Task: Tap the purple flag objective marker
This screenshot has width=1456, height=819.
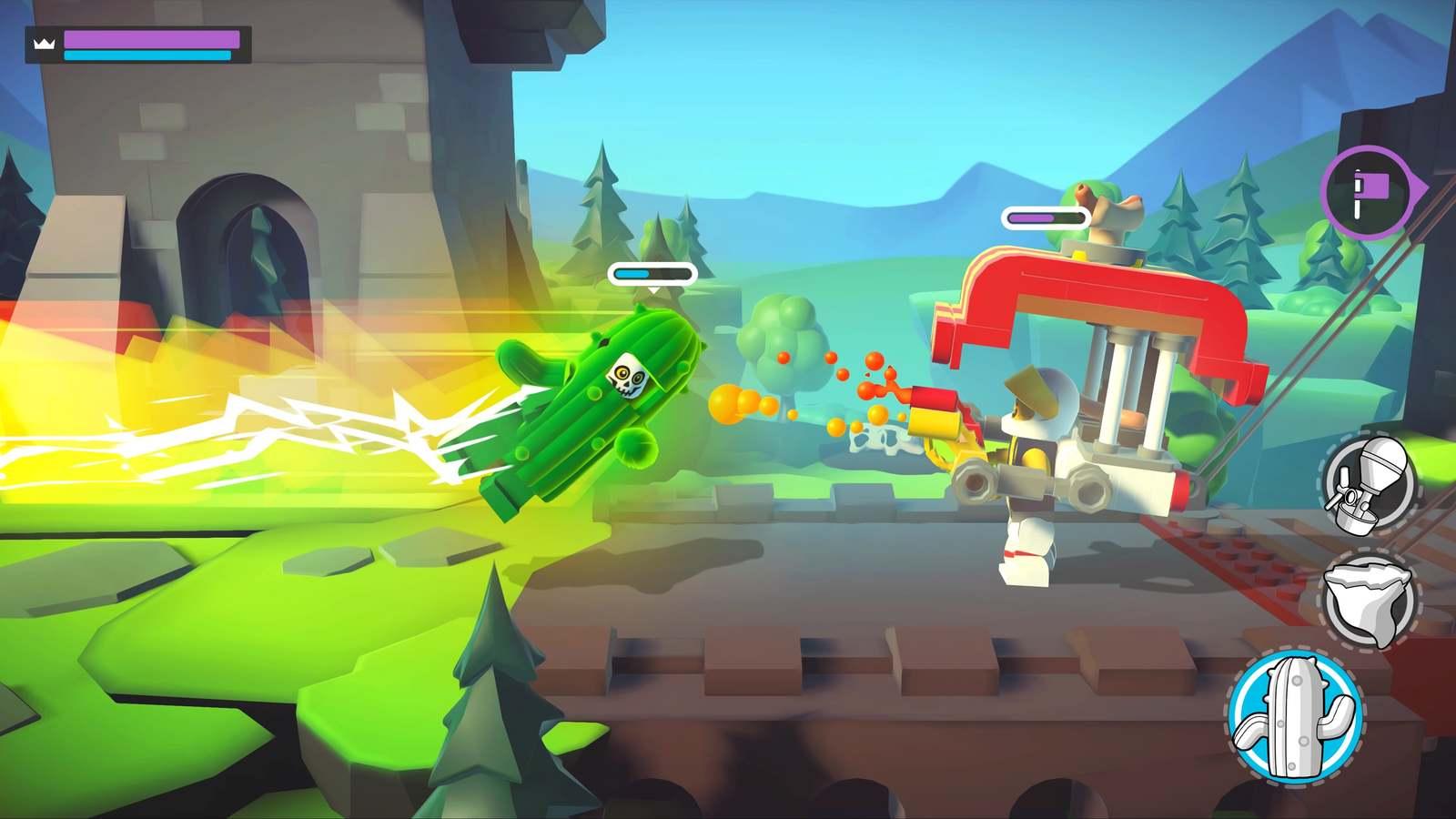Action: pos(1367,193)
